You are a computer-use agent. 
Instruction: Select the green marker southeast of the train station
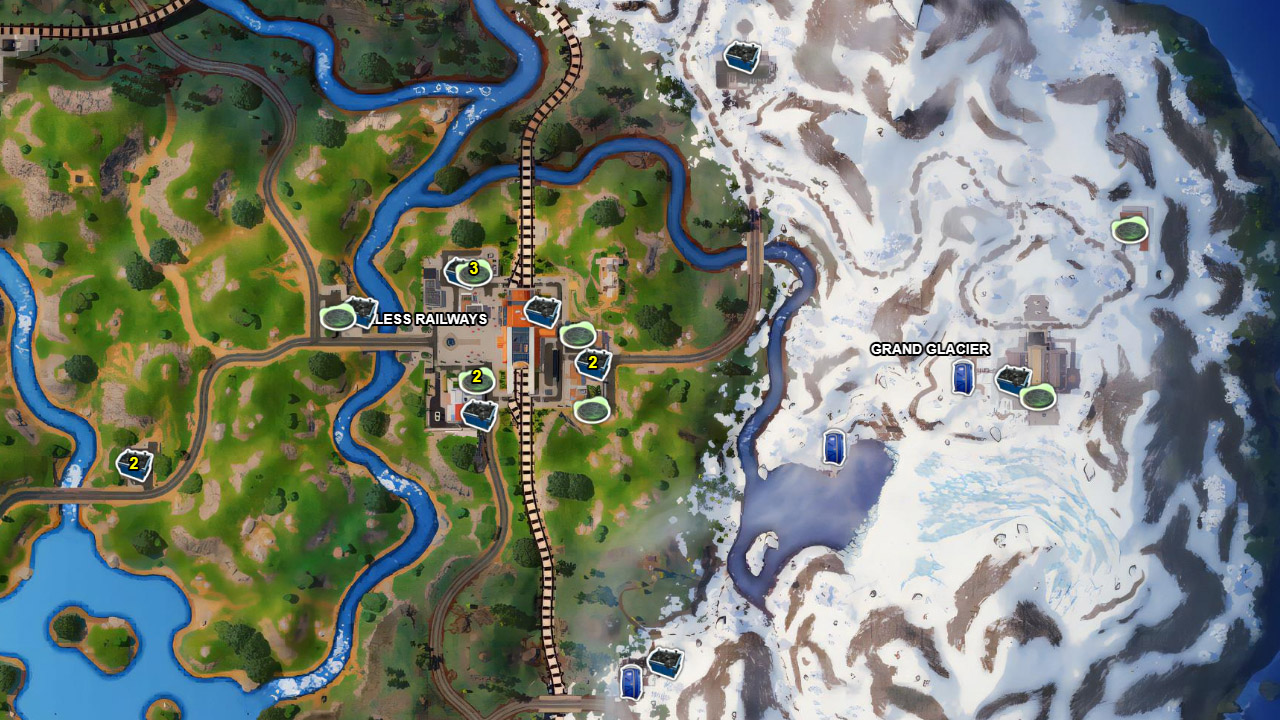[594, 411]
